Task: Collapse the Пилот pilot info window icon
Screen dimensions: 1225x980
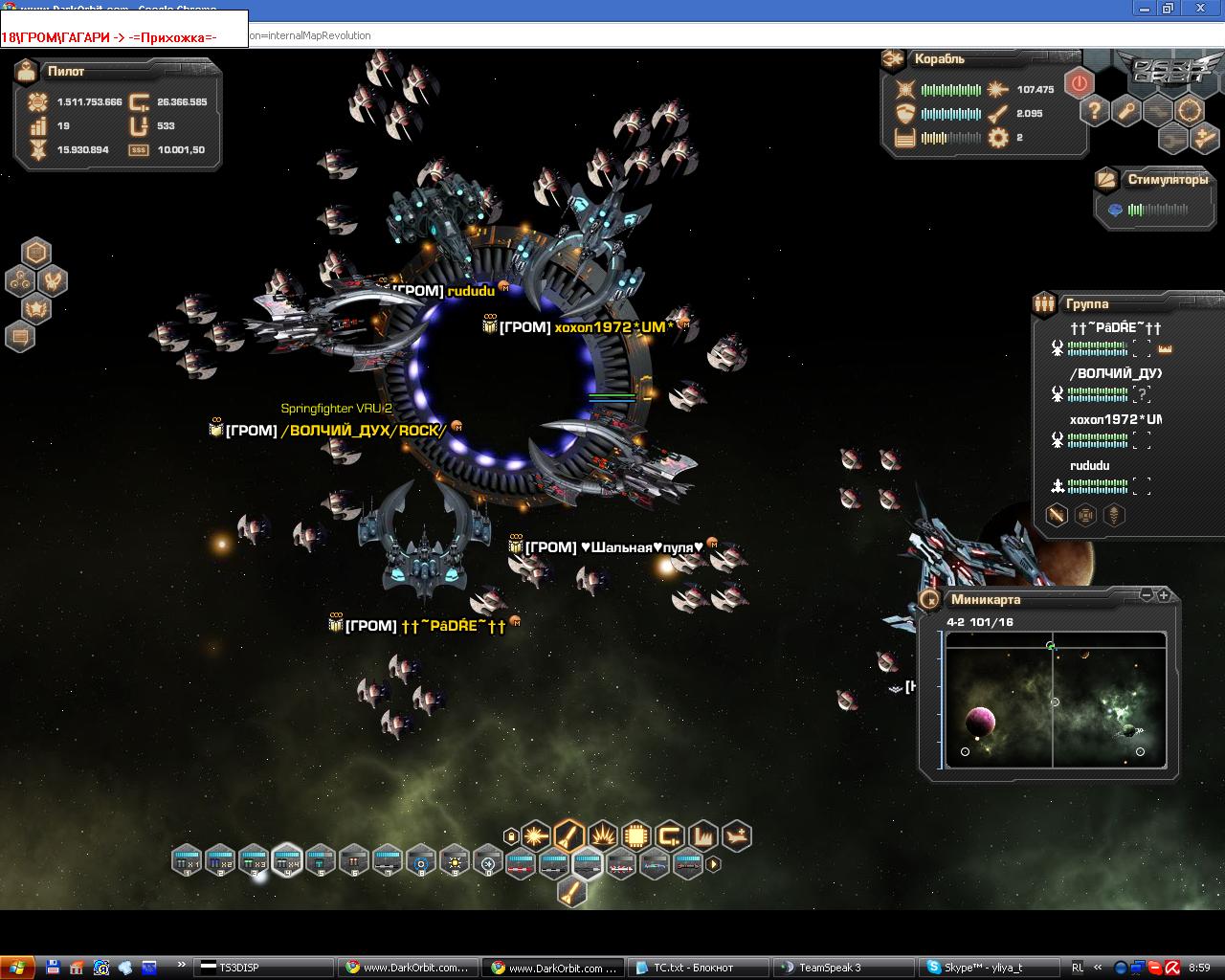Action: [27, 71]
